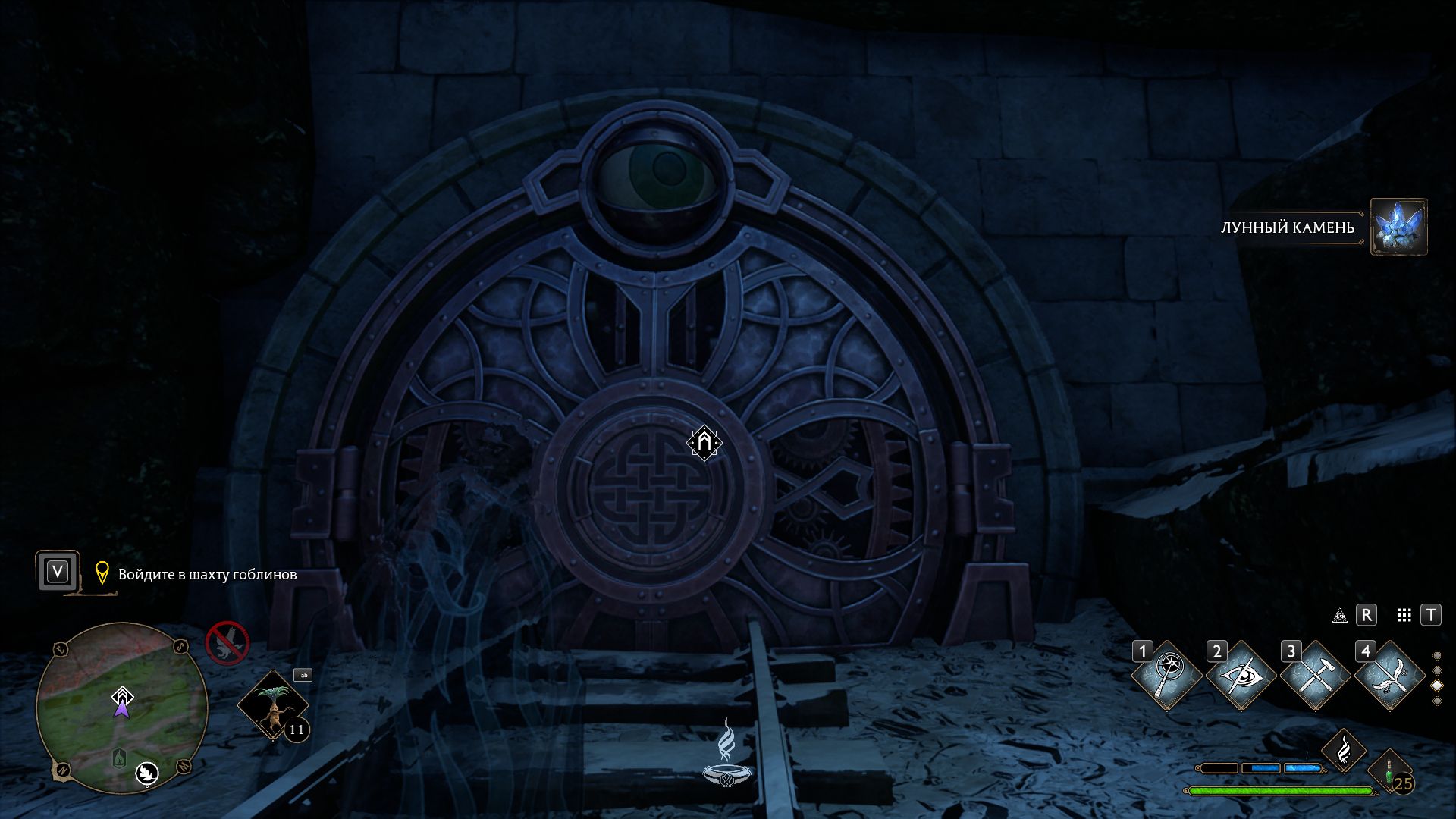The width and height of the screenshot is (1456, 819).
Task: Select the highlighted third spell set diamond
Action: click(x=1436, y=686)
